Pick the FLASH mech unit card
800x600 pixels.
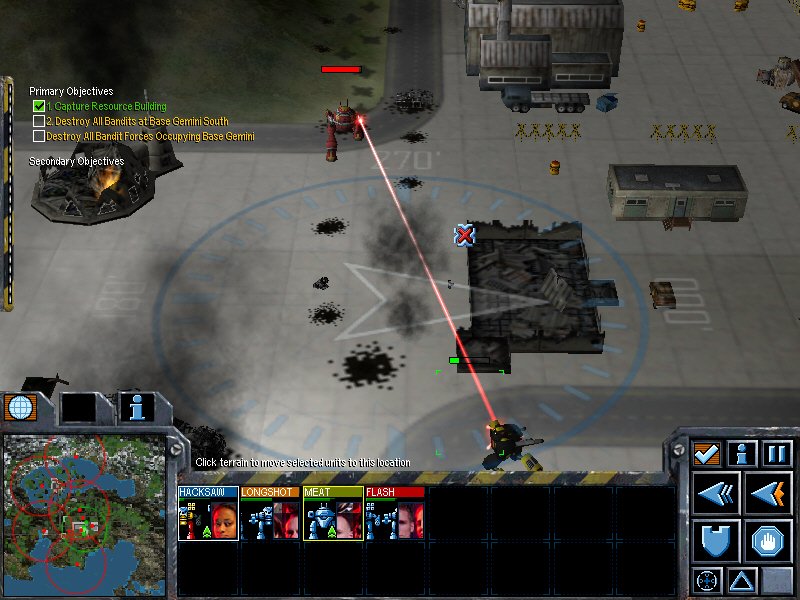click(394, 514)
